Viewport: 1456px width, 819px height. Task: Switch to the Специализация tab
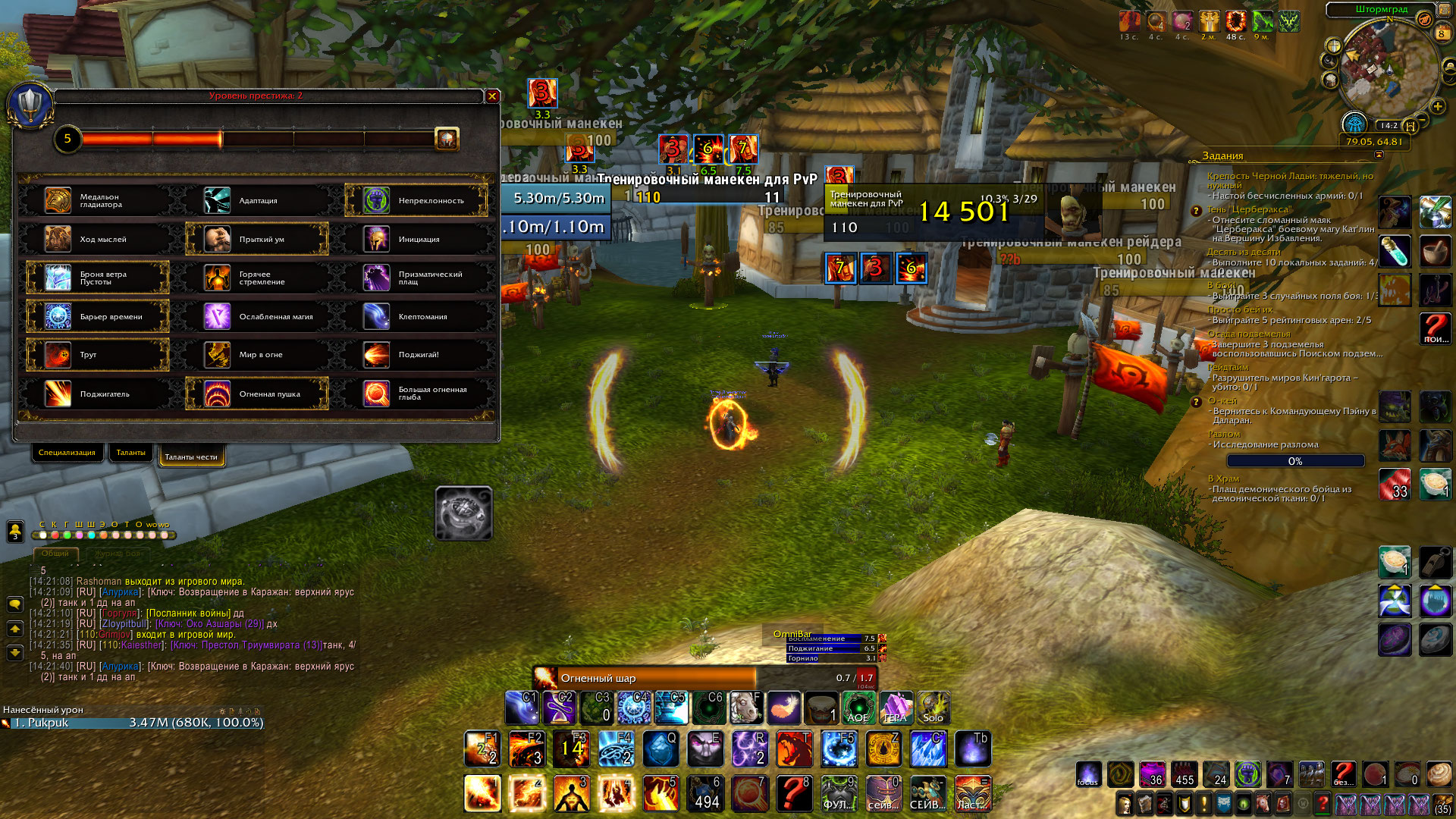pyautogui.click(x=67, y=453)
